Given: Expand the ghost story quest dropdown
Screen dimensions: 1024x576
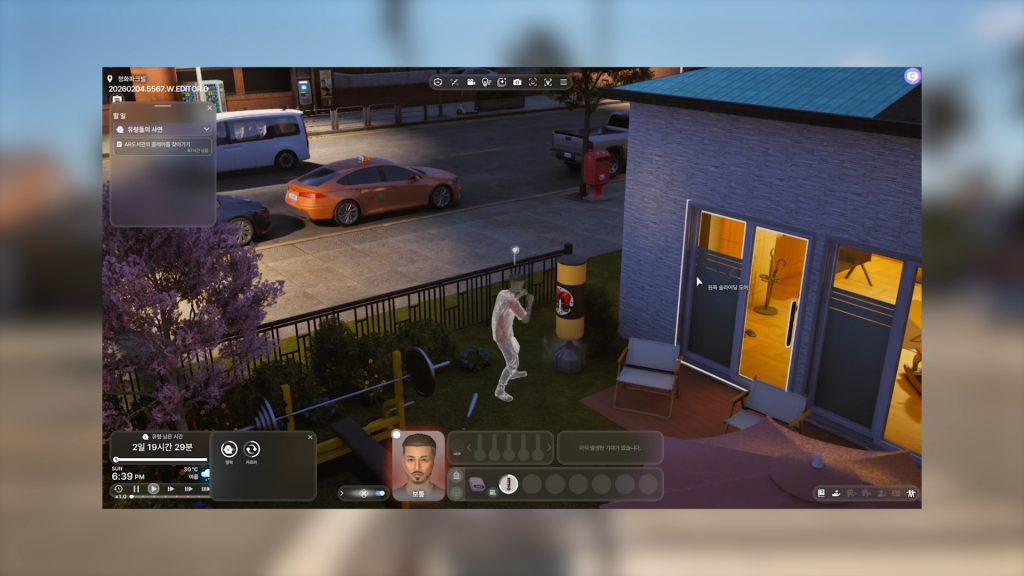Looking at the screenshot, I should point(206,129).
